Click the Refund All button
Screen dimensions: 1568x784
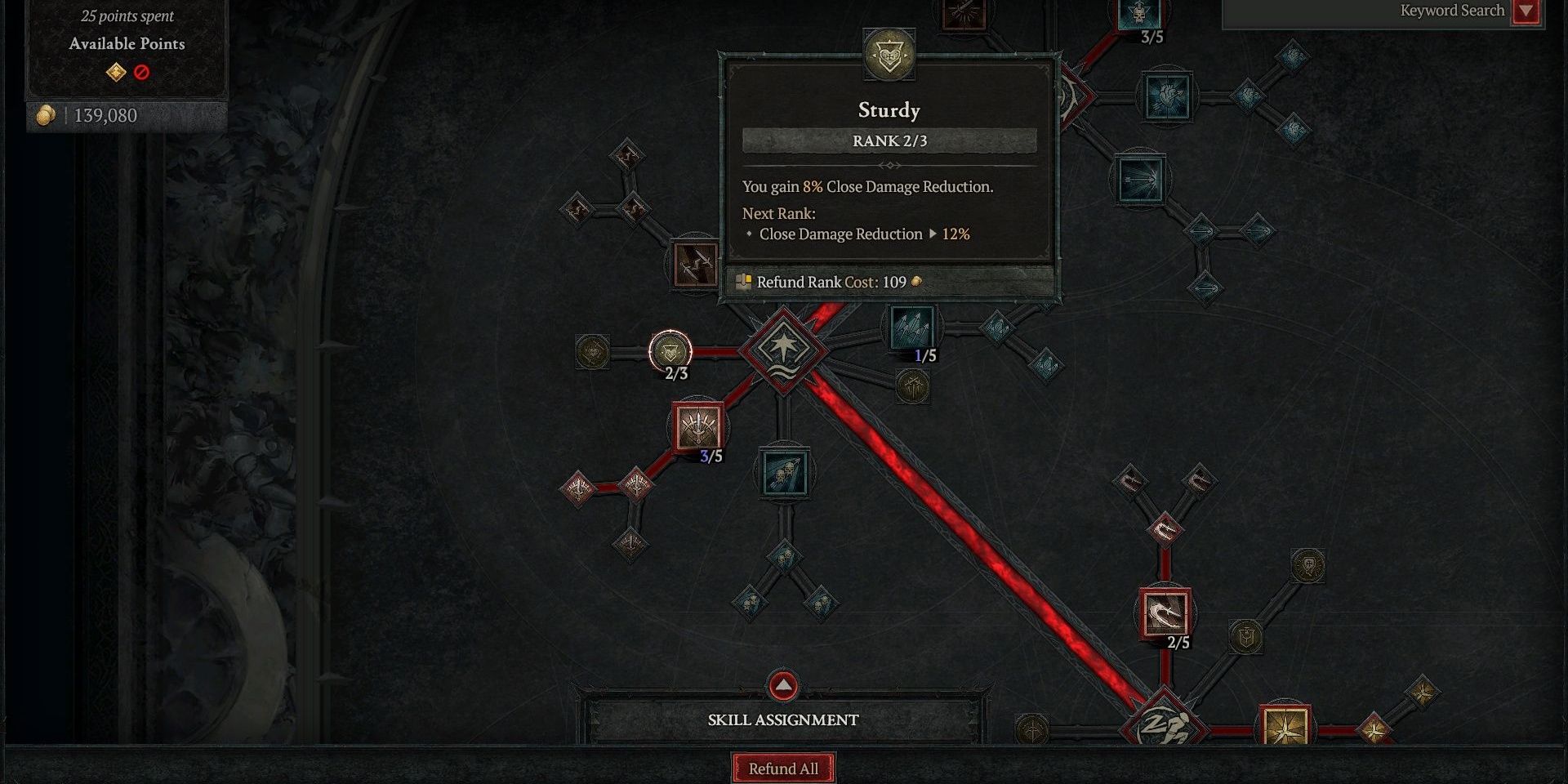tap(782, 768)
